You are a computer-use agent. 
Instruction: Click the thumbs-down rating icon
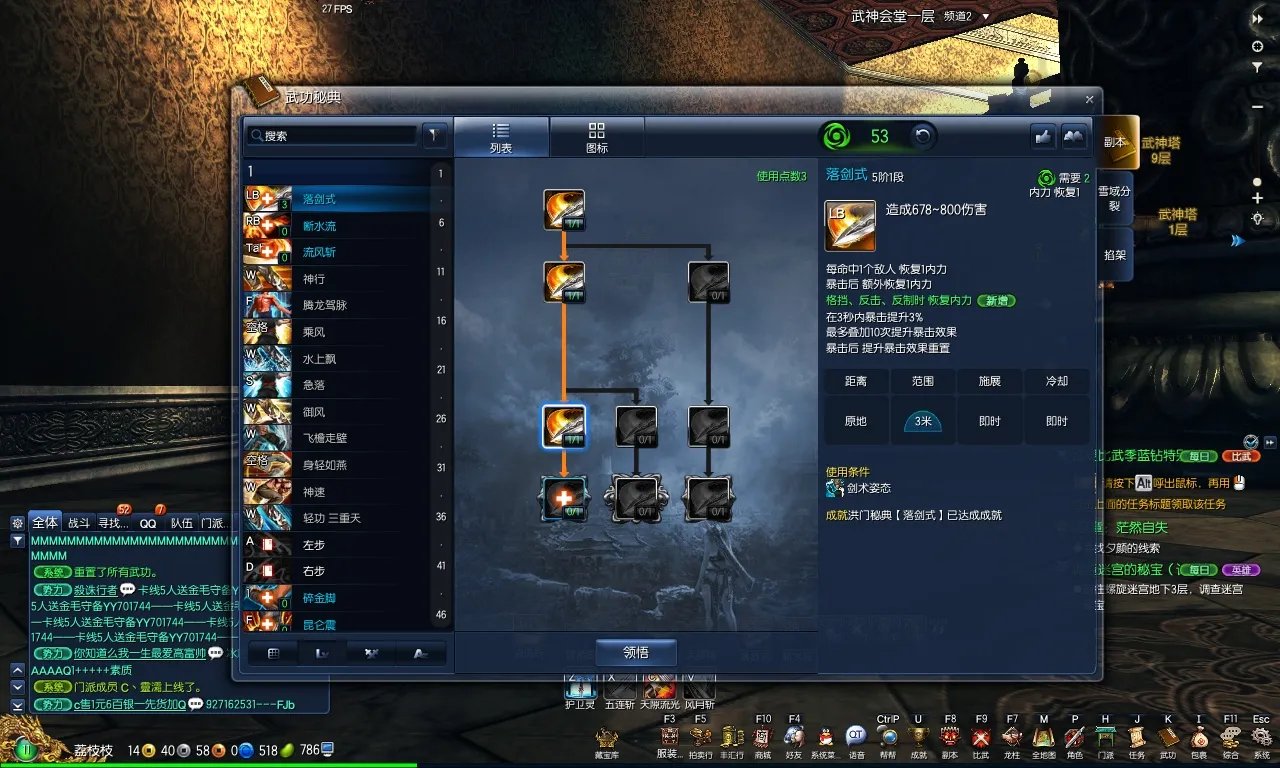[1074, 135]
